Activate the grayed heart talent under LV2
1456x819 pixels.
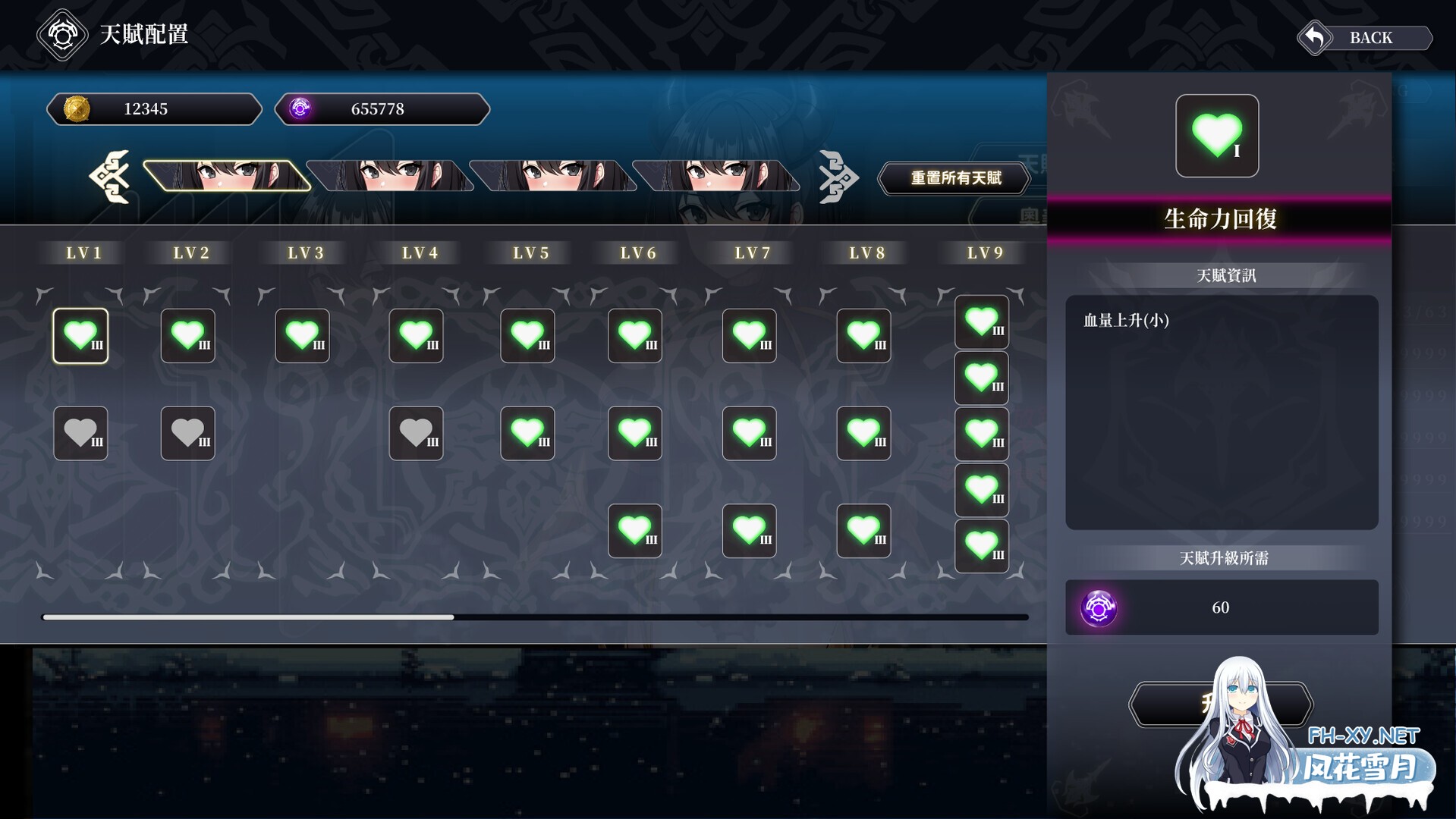(x=187, y=433)
